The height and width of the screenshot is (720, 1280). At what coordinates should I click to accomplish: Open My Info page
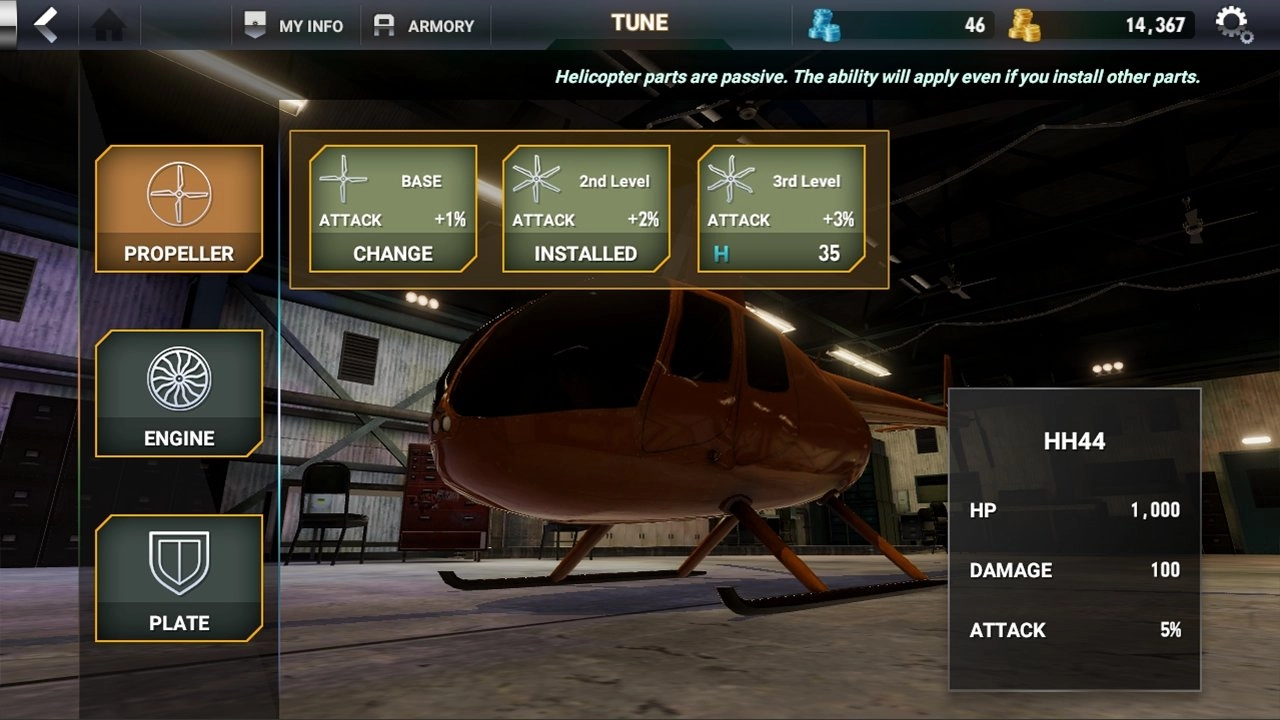[294, 26]
